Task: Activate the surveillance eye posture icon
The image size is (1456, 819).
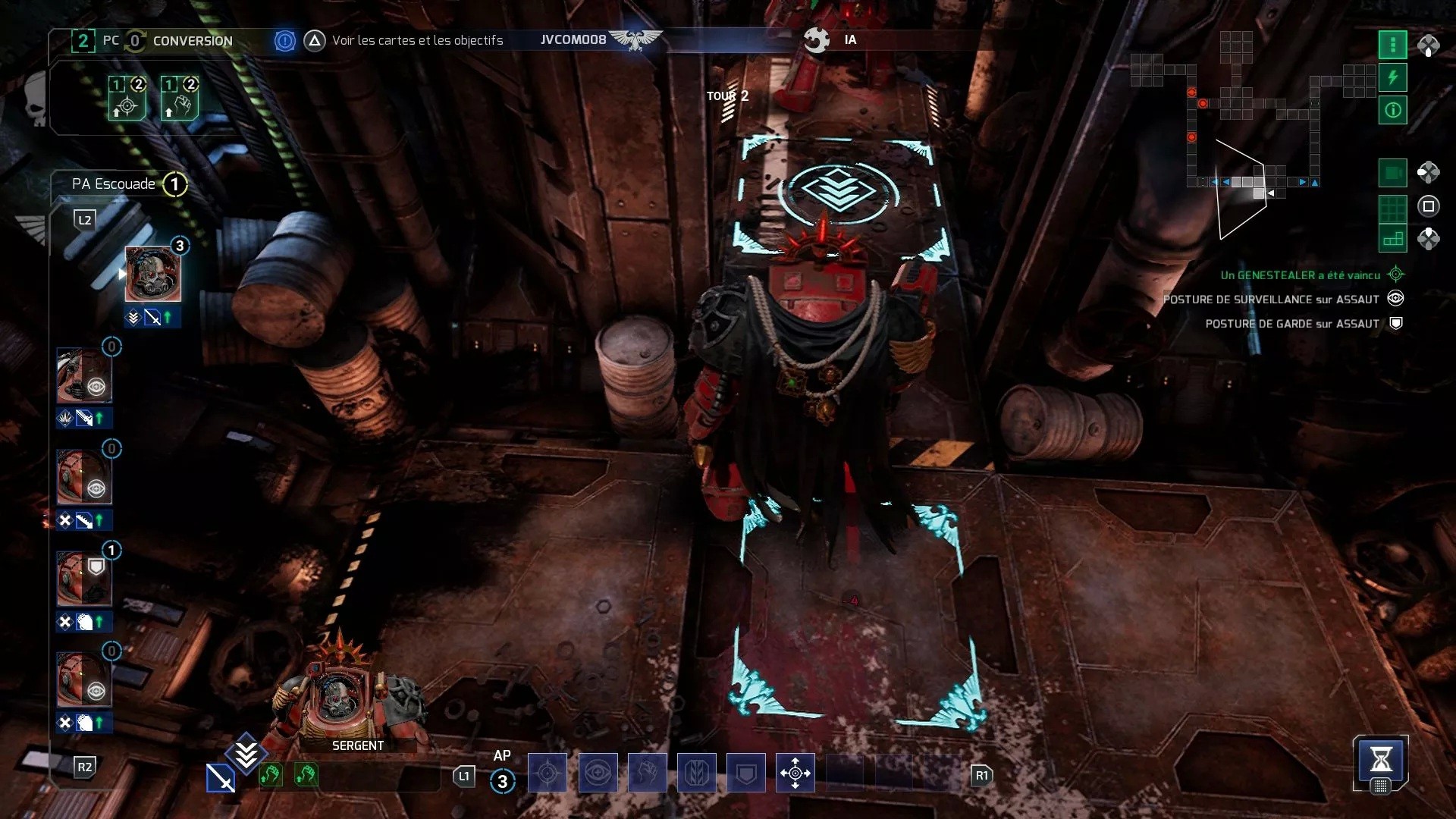Action: [x=598, y=773]
